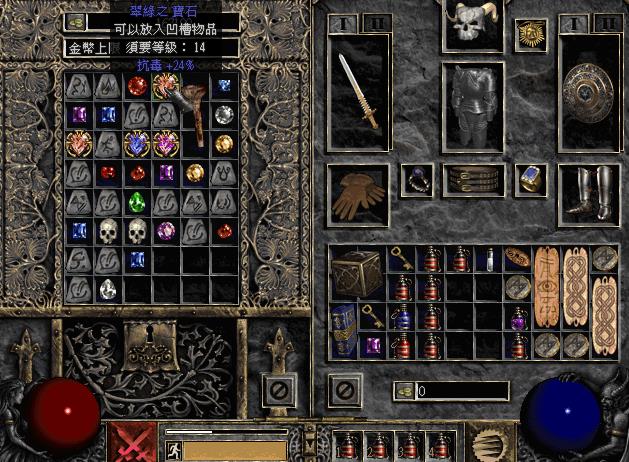Click the stash gold withdraw button
629x462 pixels.
click(76, 21)
